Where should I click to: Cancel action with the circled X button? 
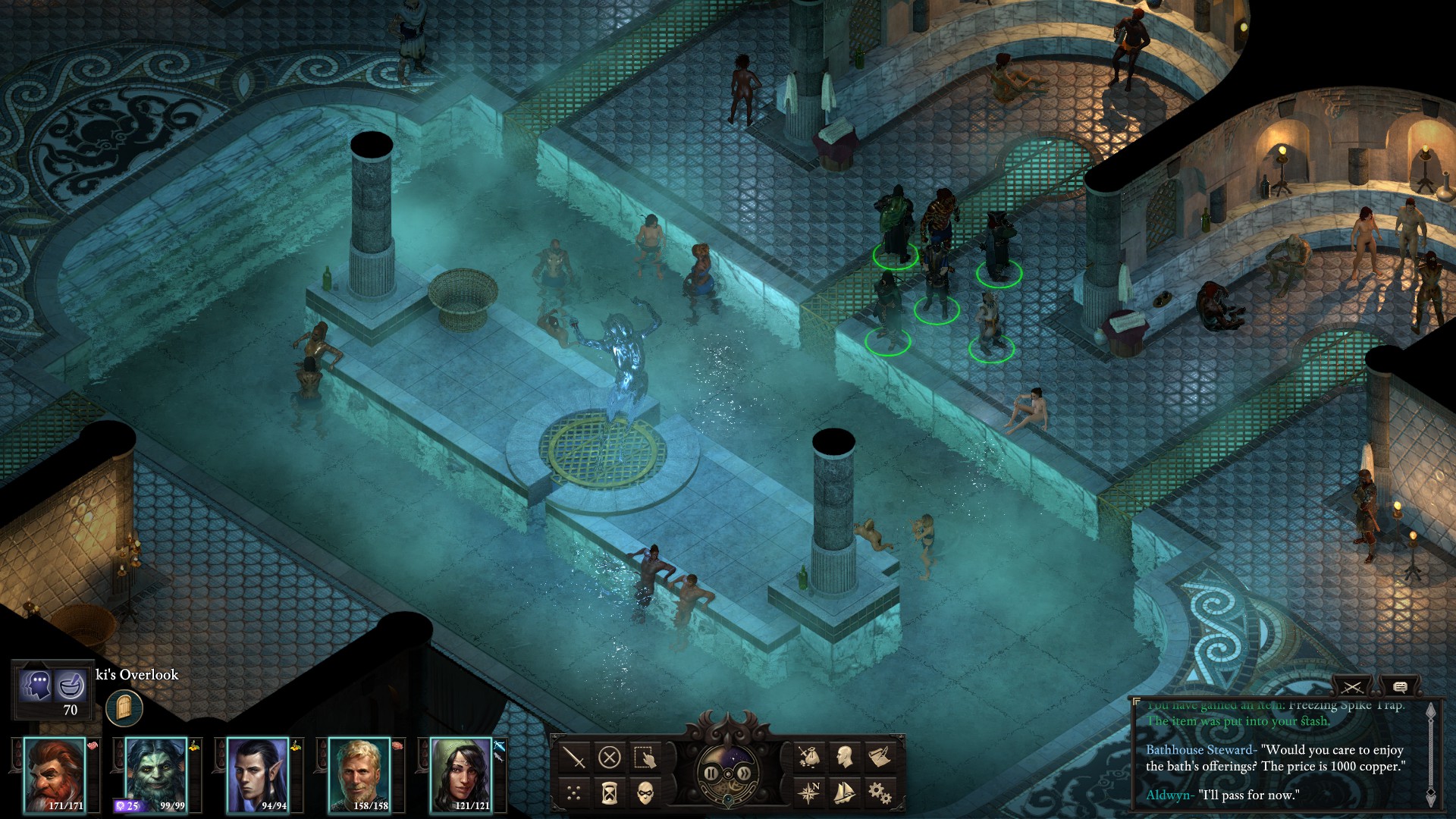click(610, 757)
